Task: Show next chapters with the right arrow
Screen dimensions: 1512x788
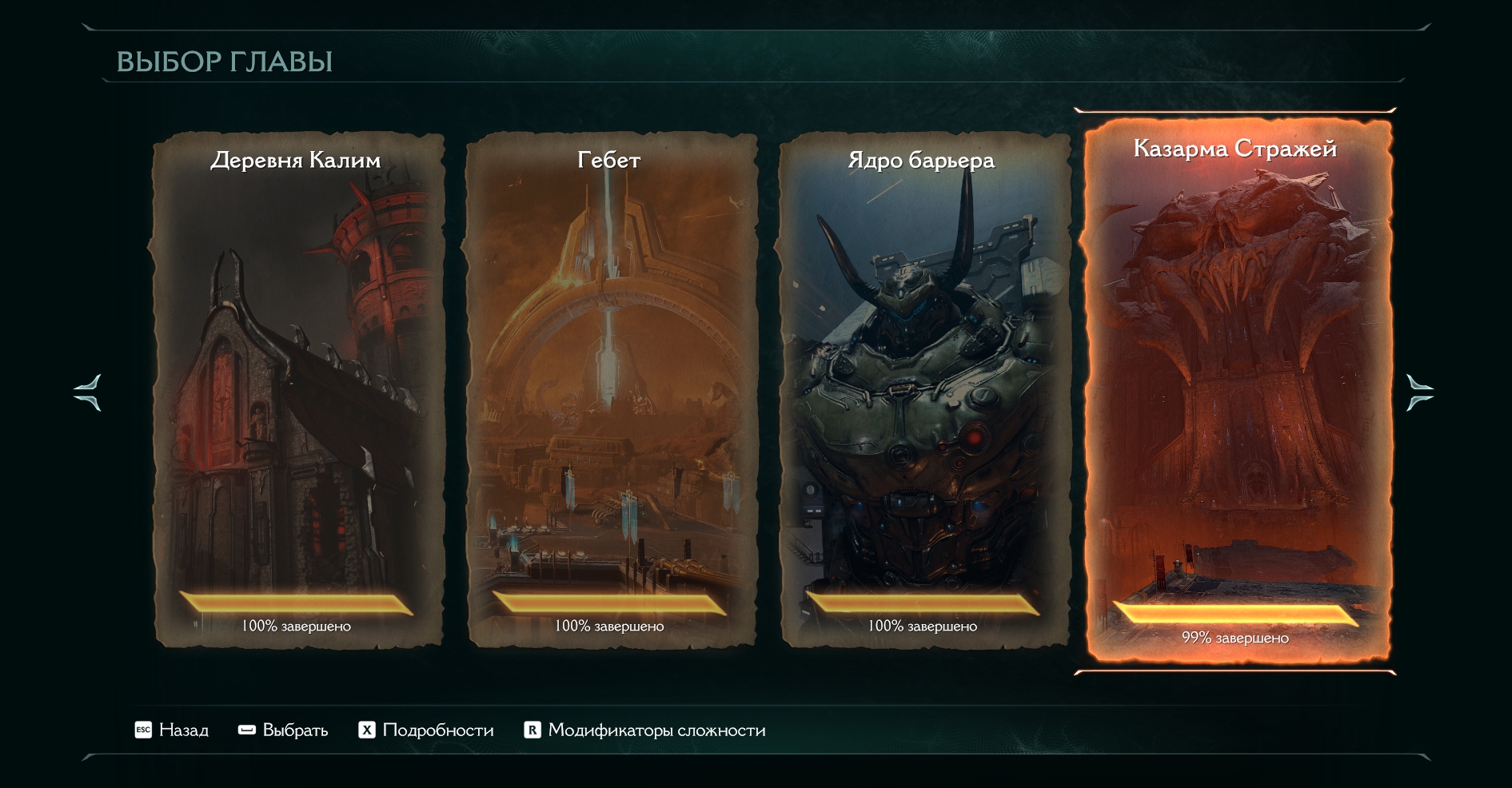Action: coord(1419,392)
